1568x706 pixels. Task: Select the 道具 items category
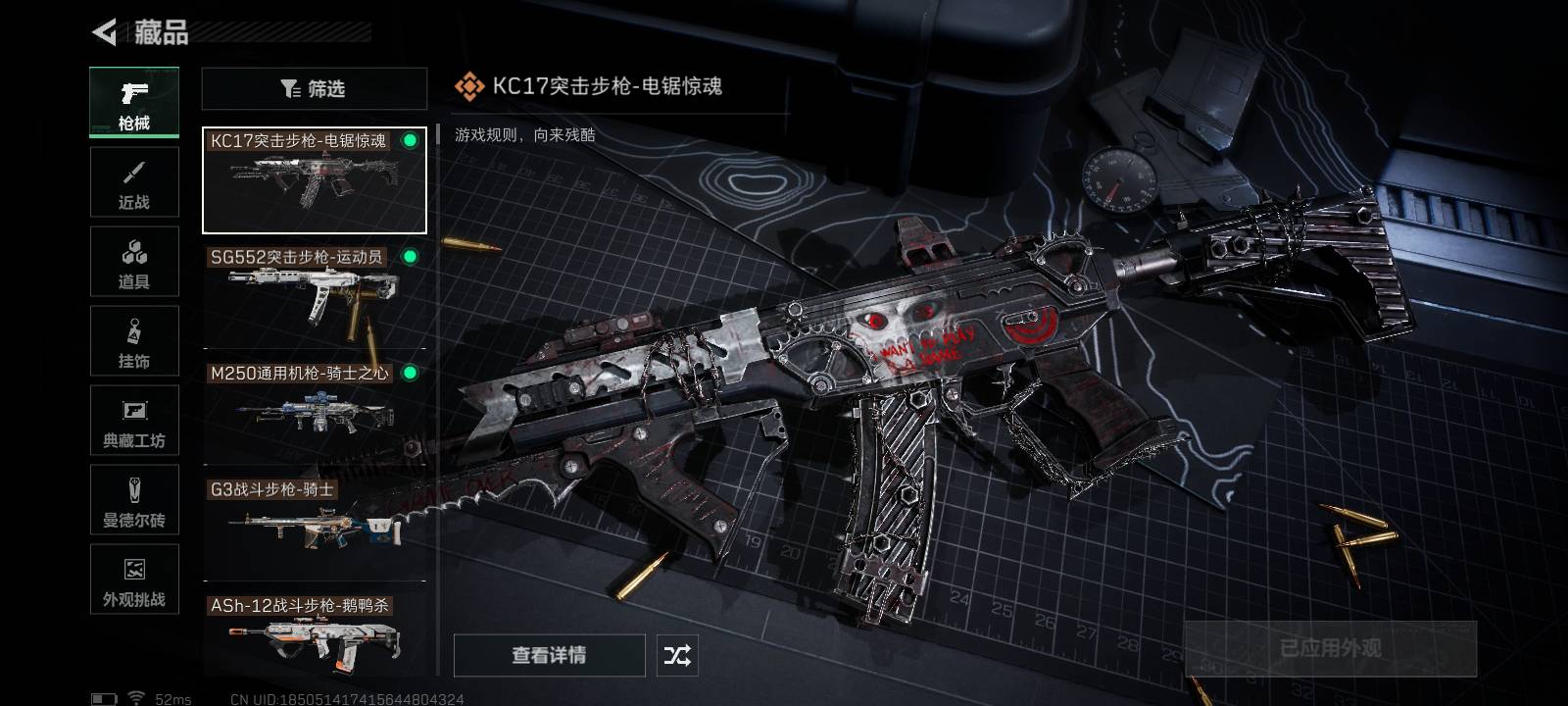point(134,262)
